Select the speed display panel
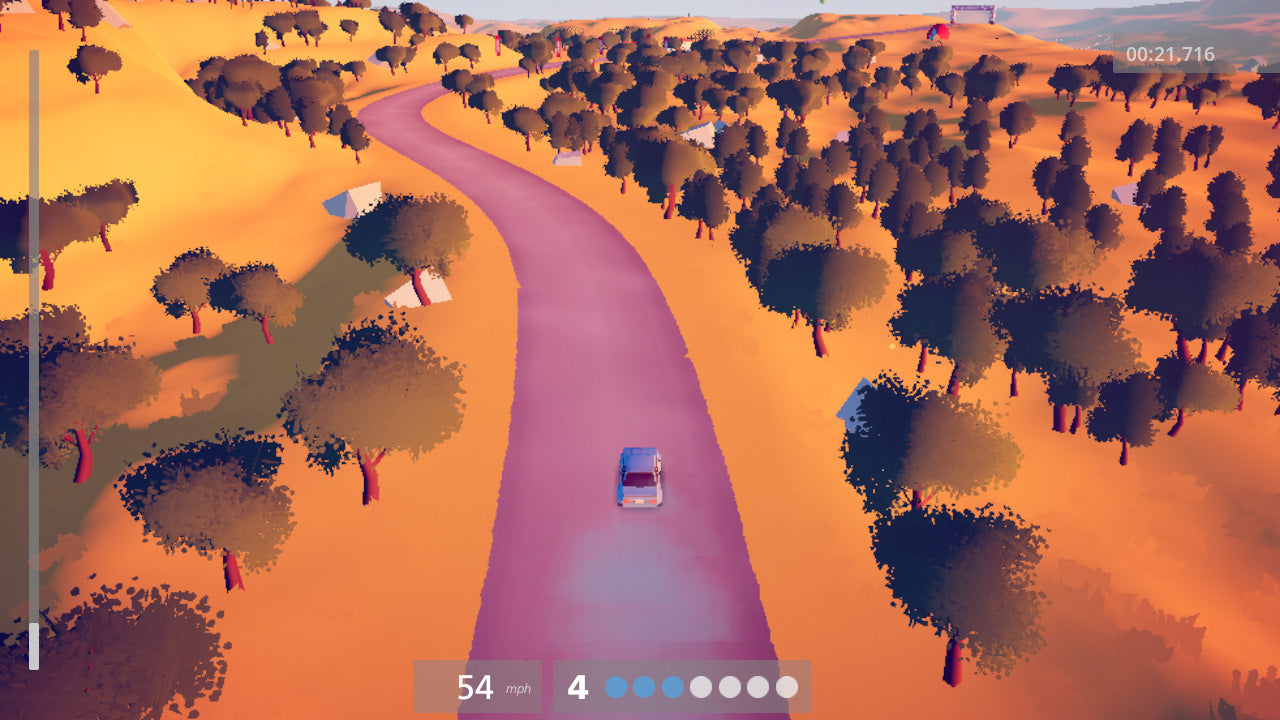The width and height of the screenshot is (1280, 720). click(x=478, y=687)
